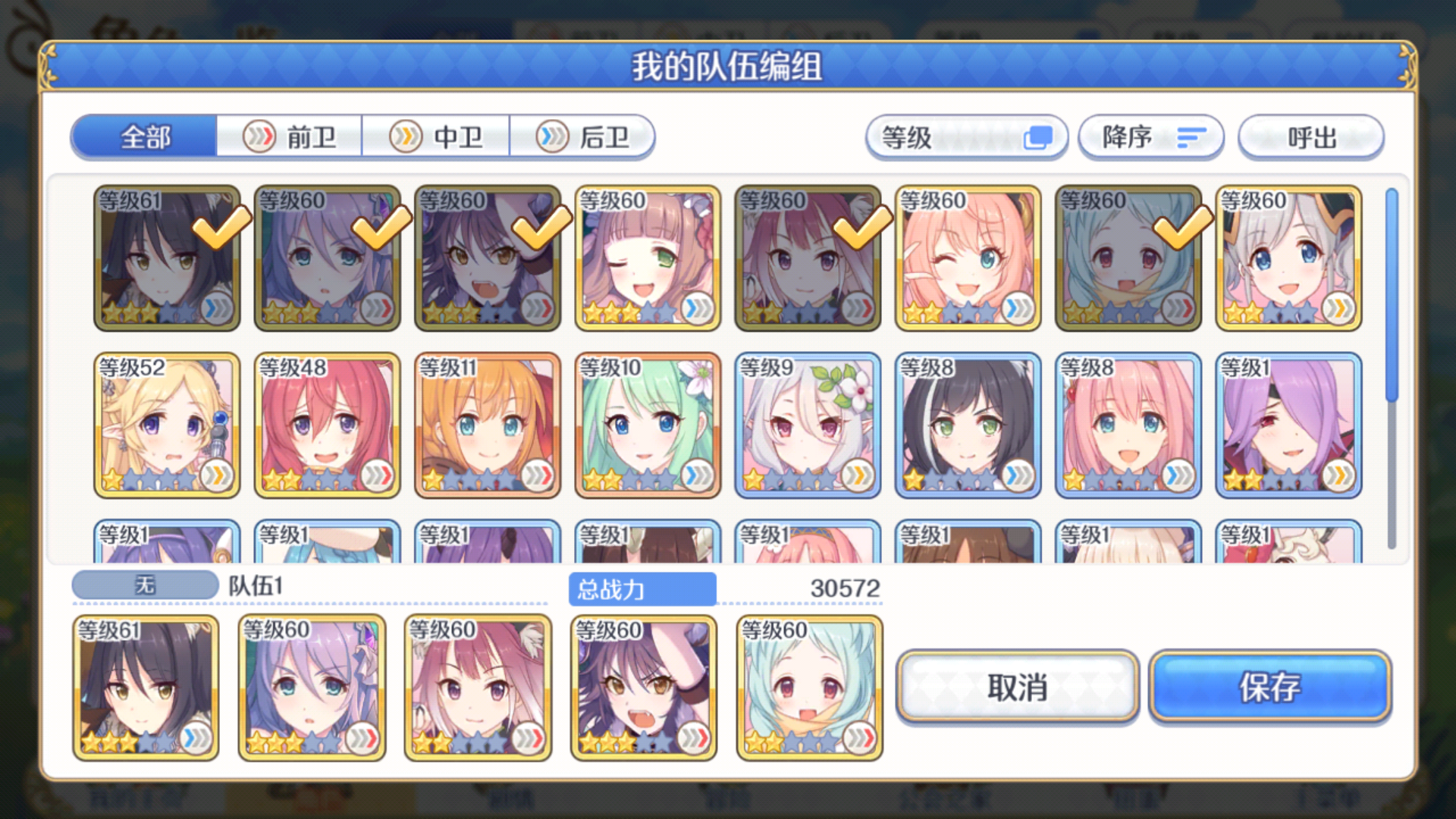Open the 呼出 options
Viewport: 1456px width, 819px height.
[x=1310, y=136]
